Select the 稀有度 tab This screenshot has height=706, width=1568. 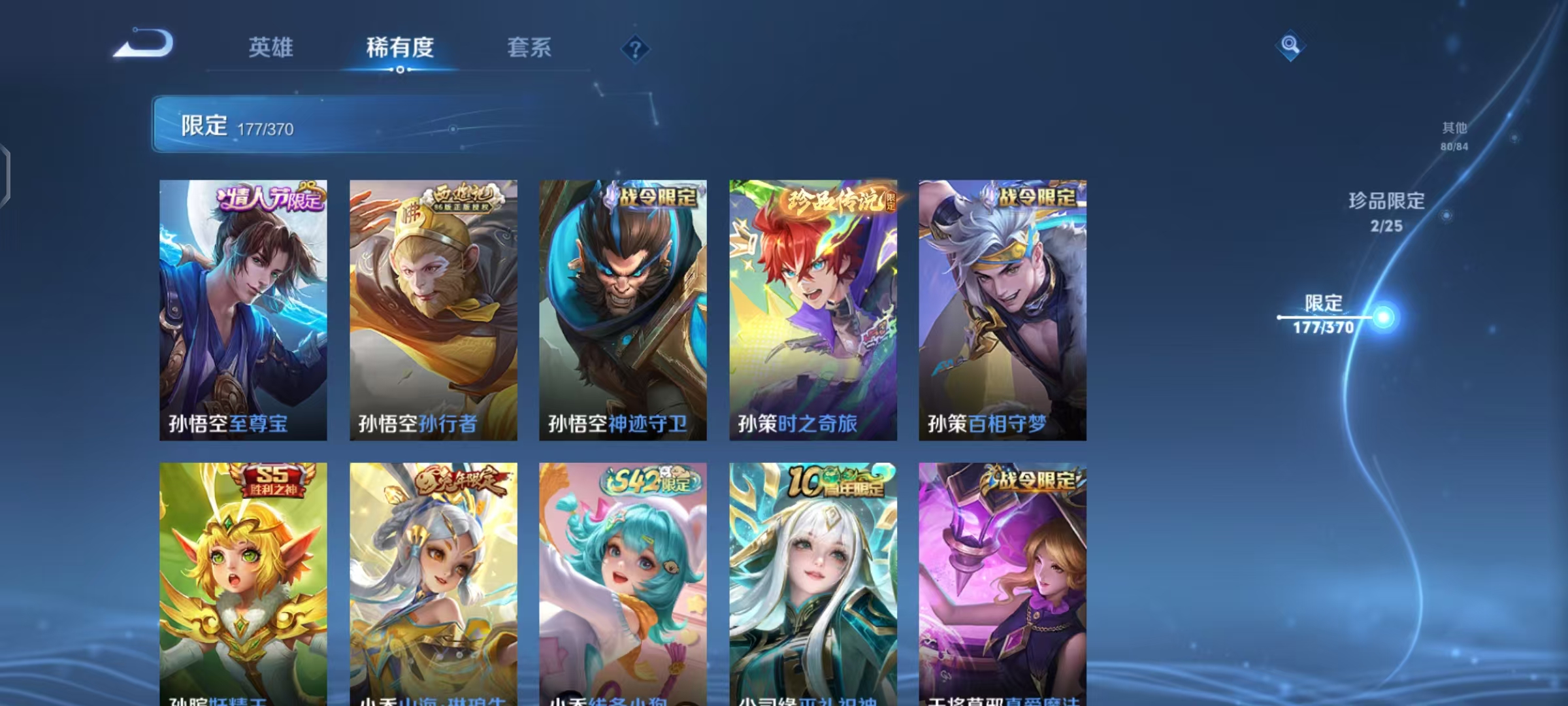point(400,47)
